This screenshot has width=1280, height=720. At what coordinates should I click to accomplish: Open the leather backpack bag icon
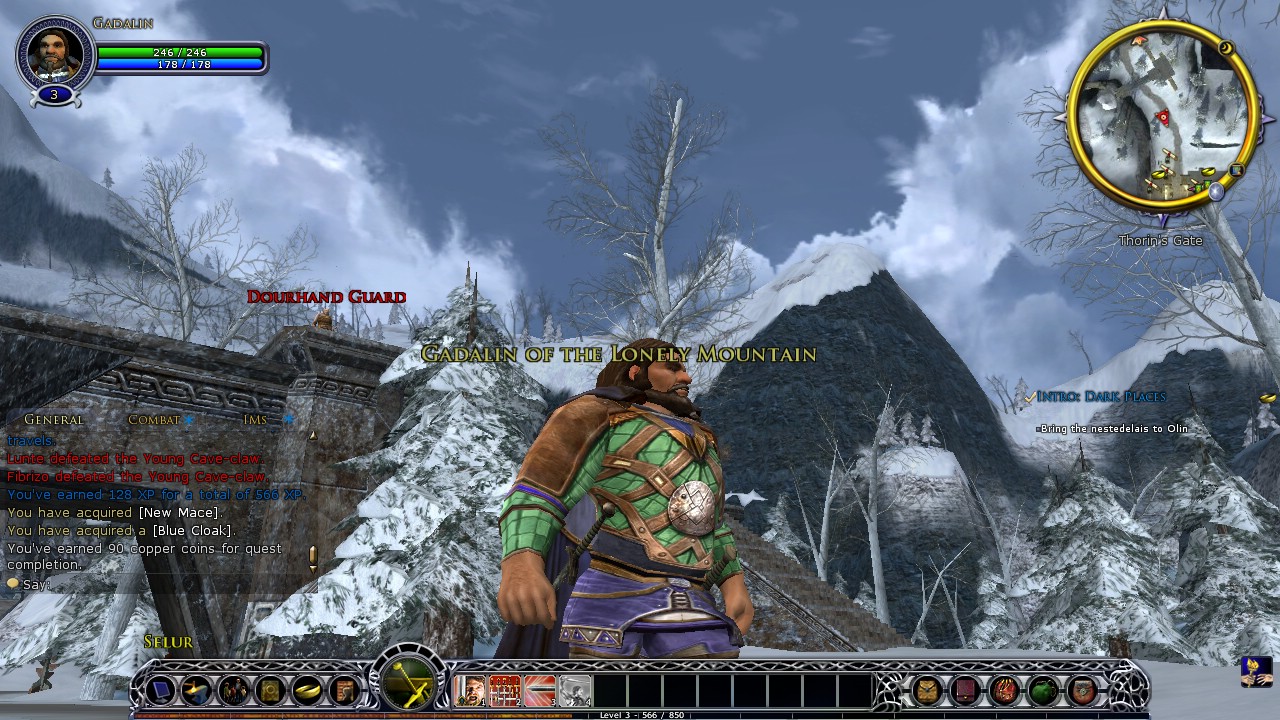click(928, 690)
